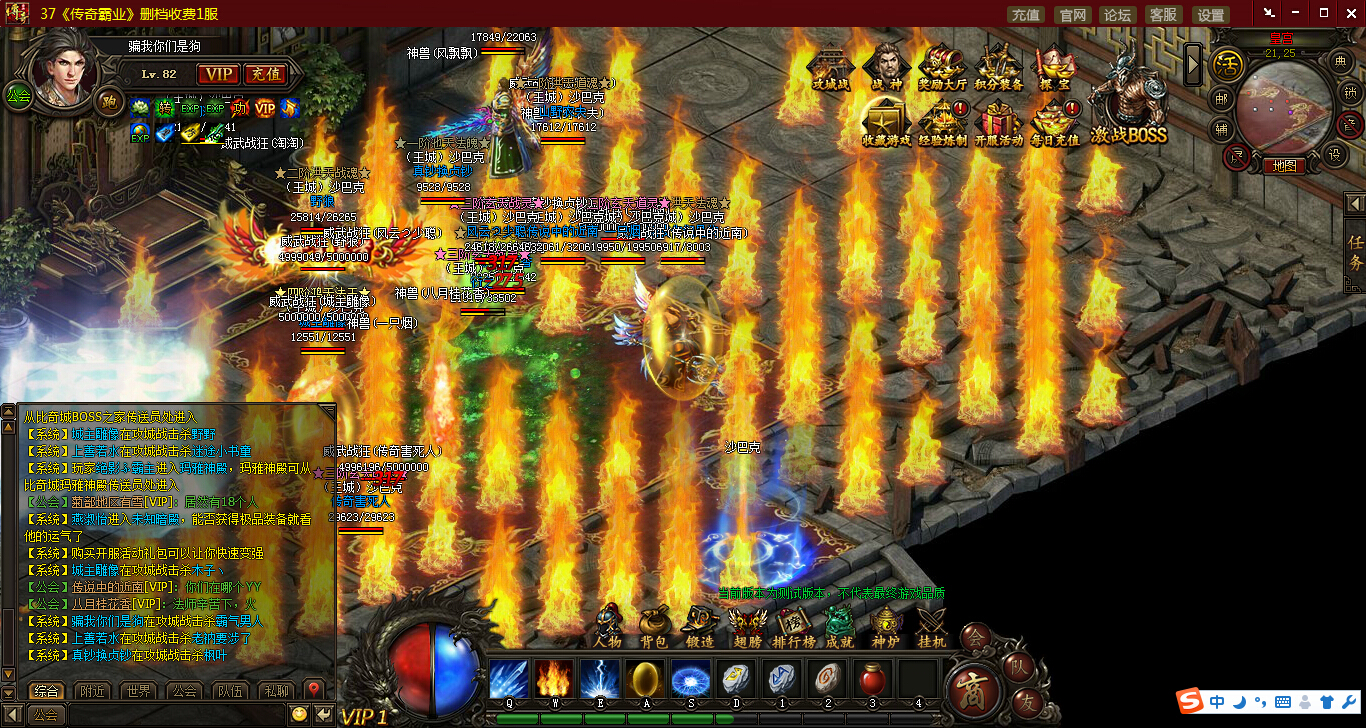Switch chat to the 世界 world tab
The image size is (1366, 728).
tap(139, 691)
